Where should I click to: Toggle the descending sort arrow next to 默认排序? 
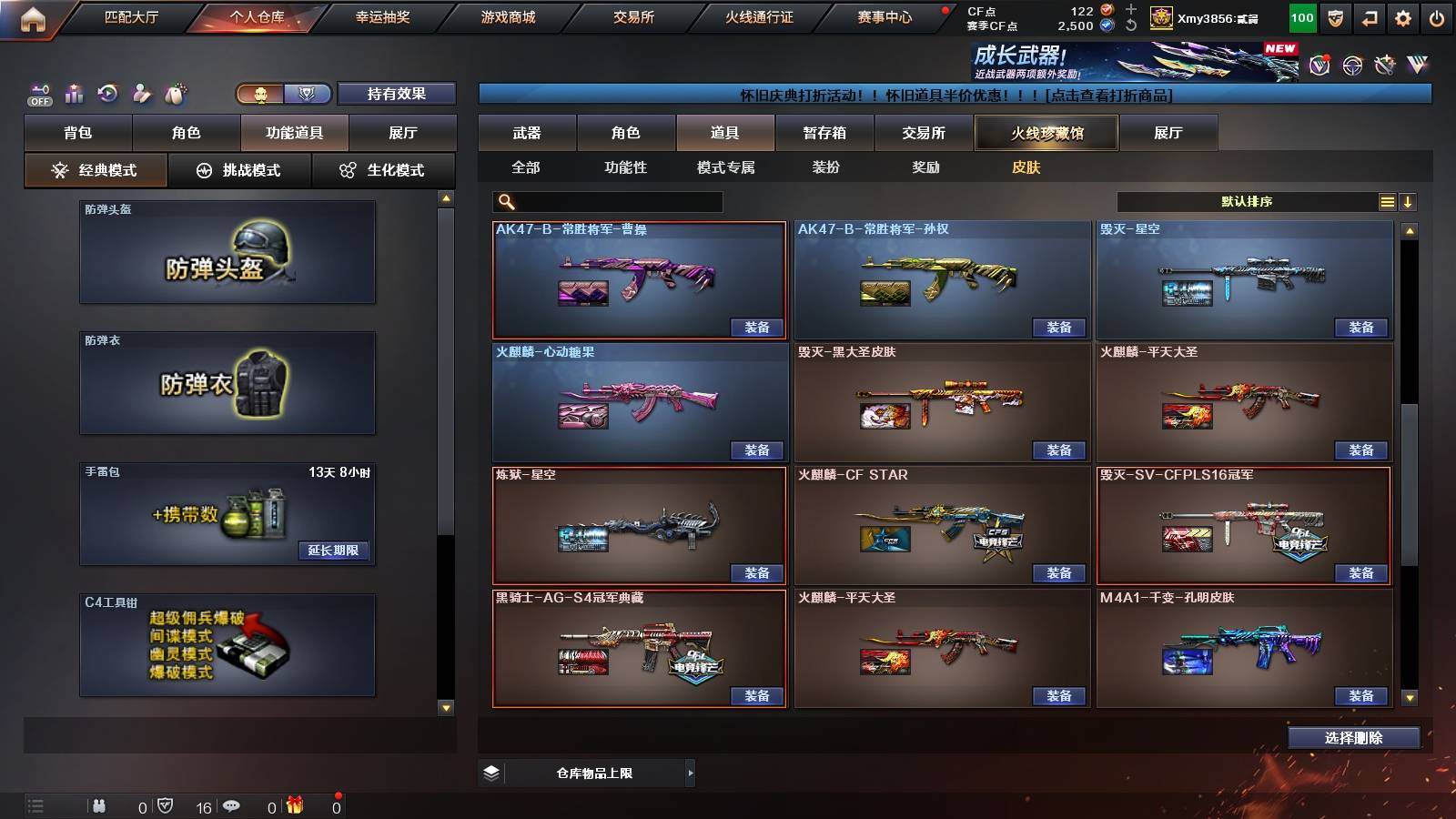(1409, 202)
